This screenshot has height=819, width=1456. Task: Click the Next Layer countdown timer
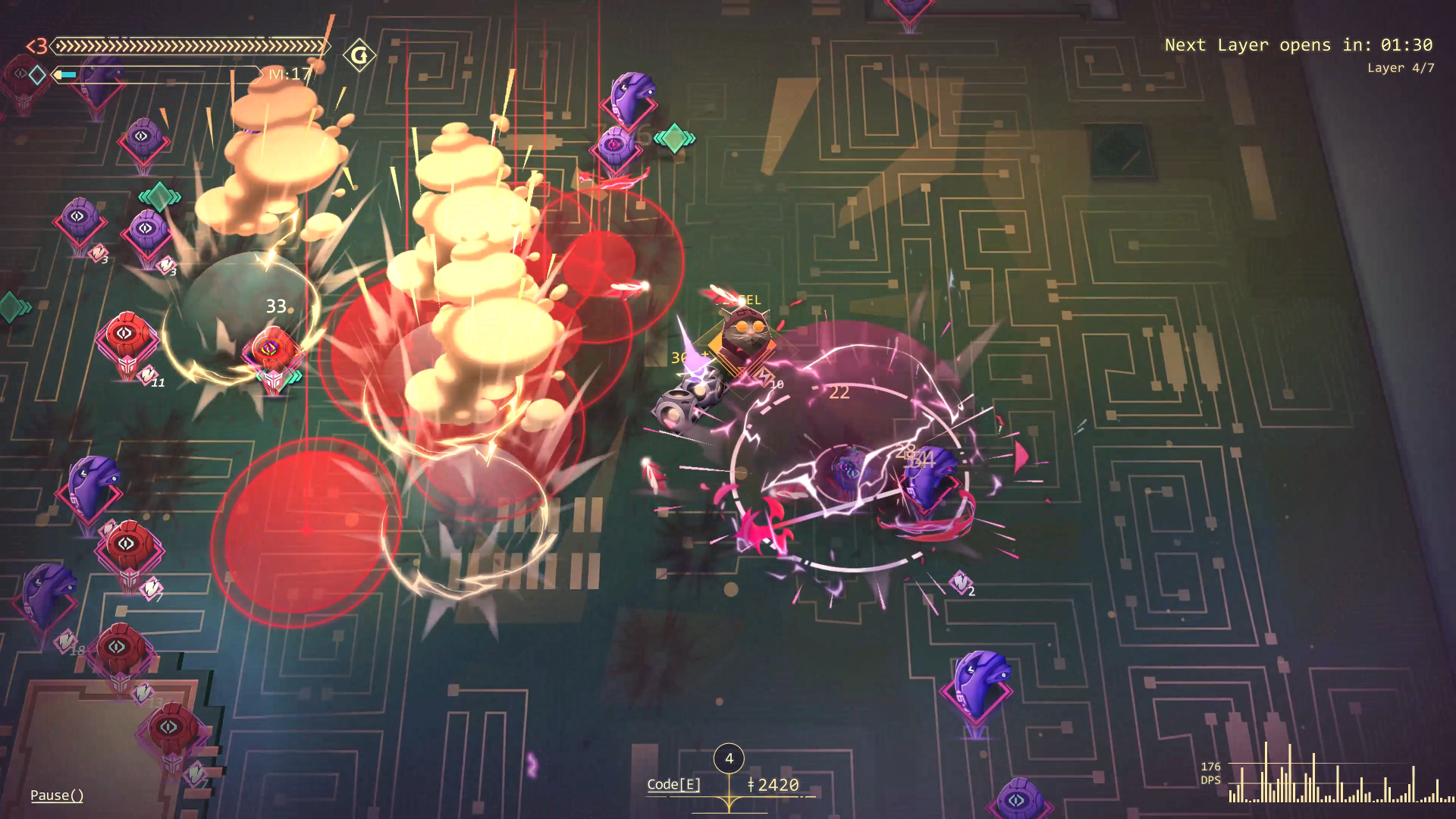pos(1298,45)
